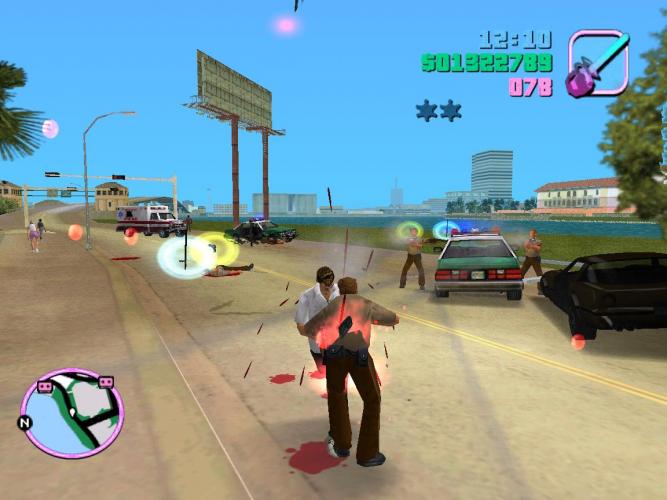Click the north marker on the radar
This screenshot has height=500, width=667.
pos(23,423)
